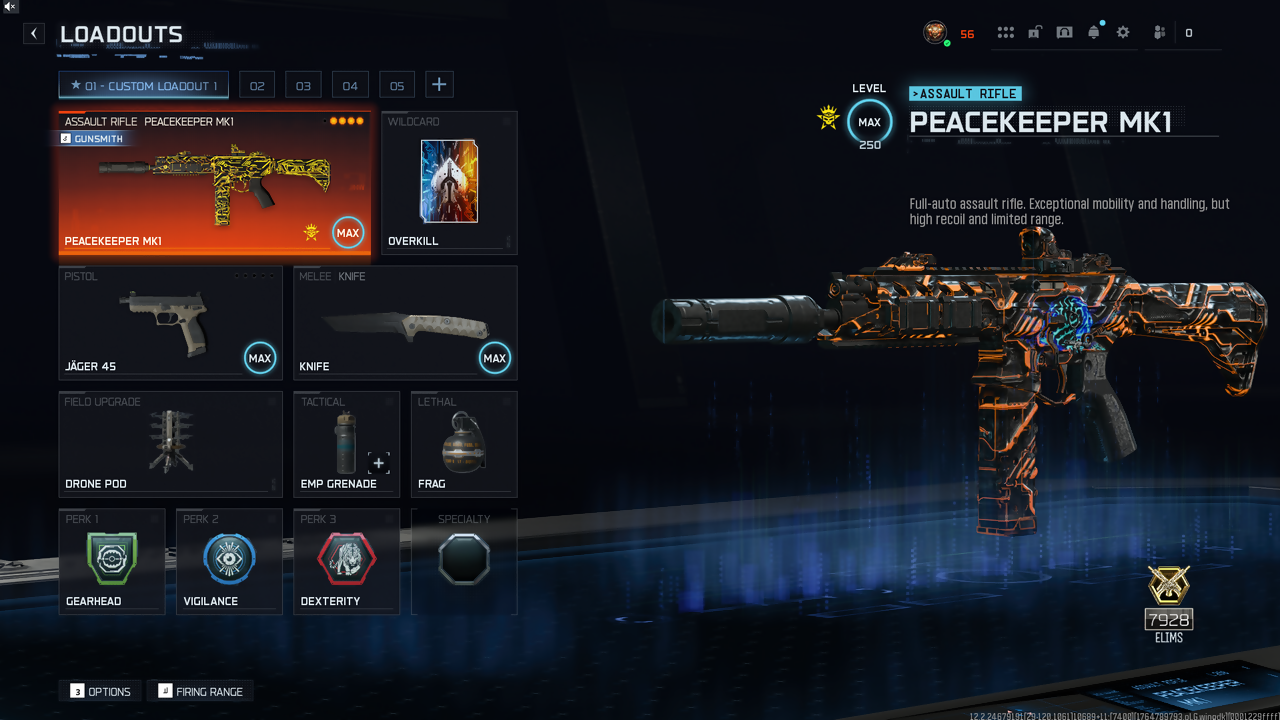The width and height of the screenshot is (1280, 720).
Task: Pick the Gearhead perk slot
Action: [112, 561]
